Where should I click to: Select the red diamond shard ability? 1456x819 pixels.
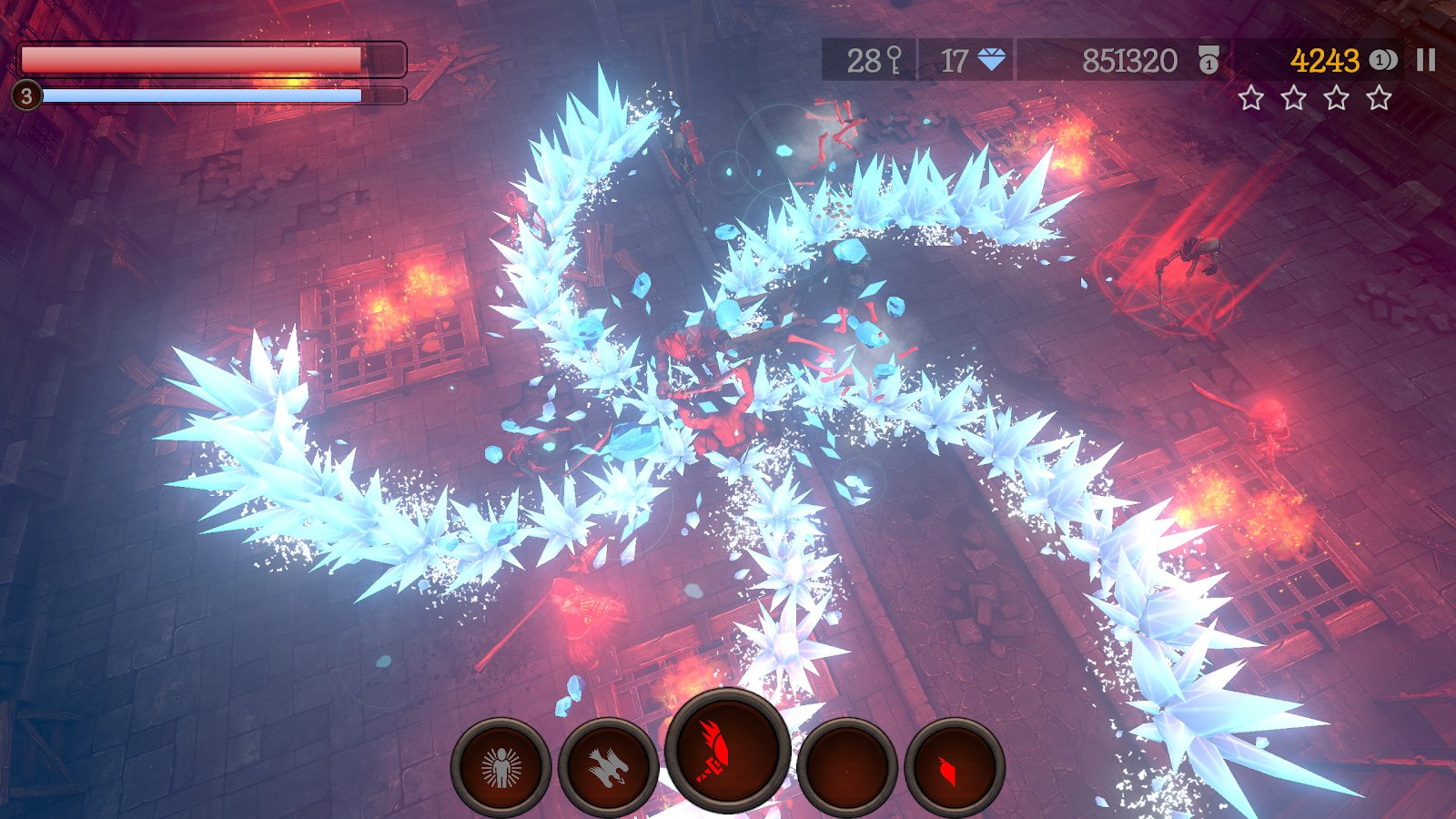954,768
